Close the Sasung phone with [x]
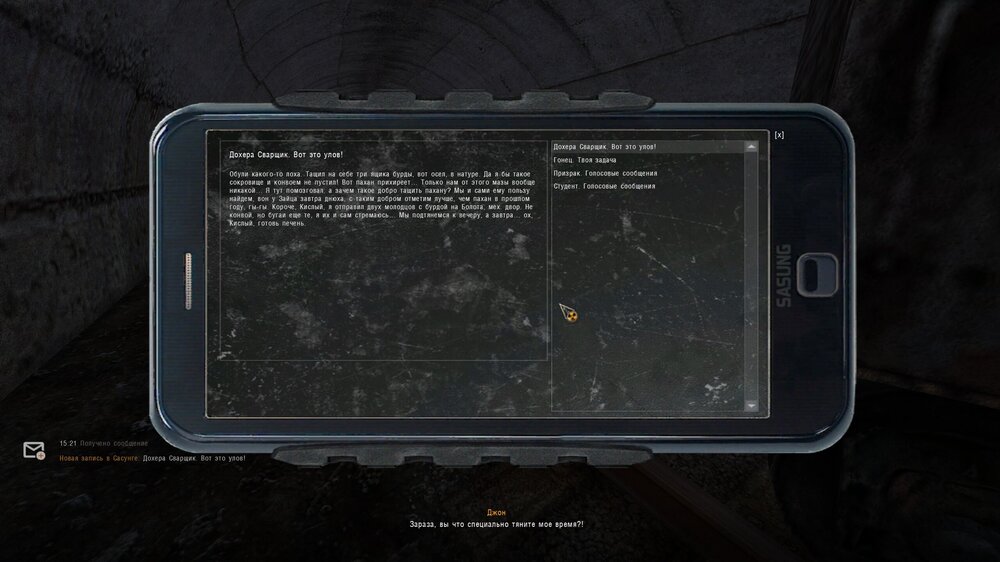The height and width of the screenshot is (562, 1000). coord(779,135)
